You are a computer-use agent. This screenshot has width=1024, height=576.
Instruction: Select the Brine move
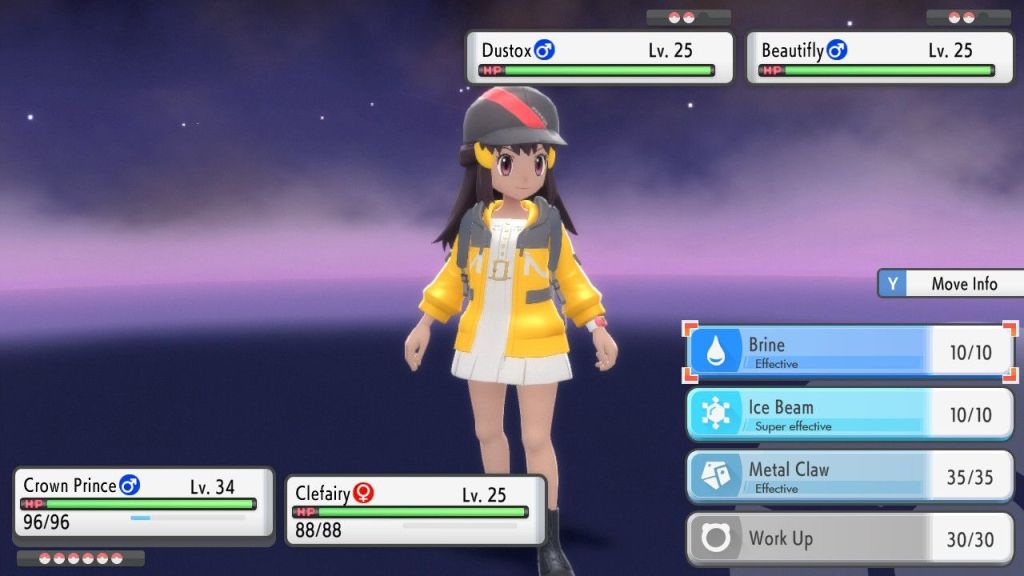[851, 352]
